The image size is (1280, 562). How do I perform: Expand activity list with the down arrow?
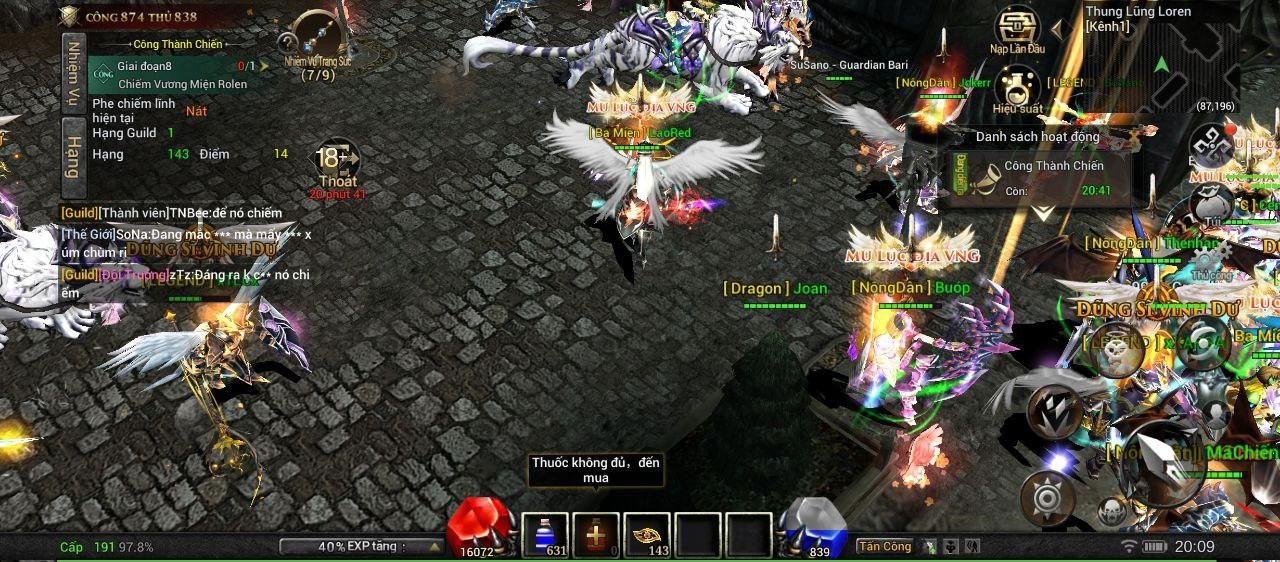1042,213
